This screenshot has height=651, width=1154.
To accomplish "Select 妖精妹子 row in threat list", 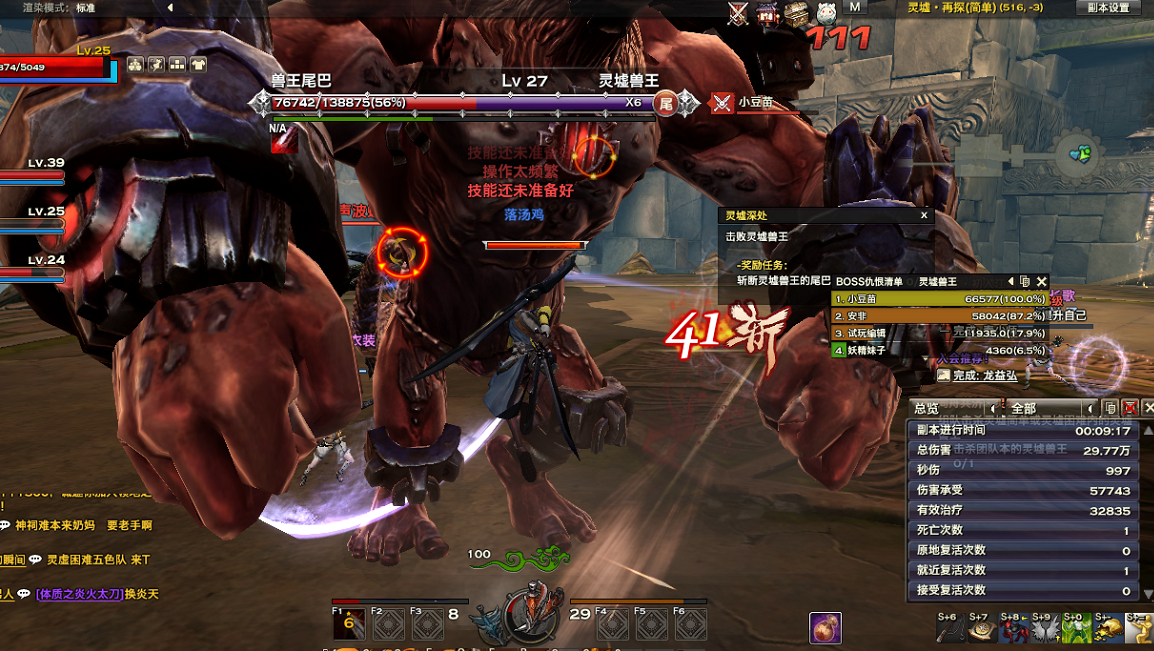I will coord(940,350).
